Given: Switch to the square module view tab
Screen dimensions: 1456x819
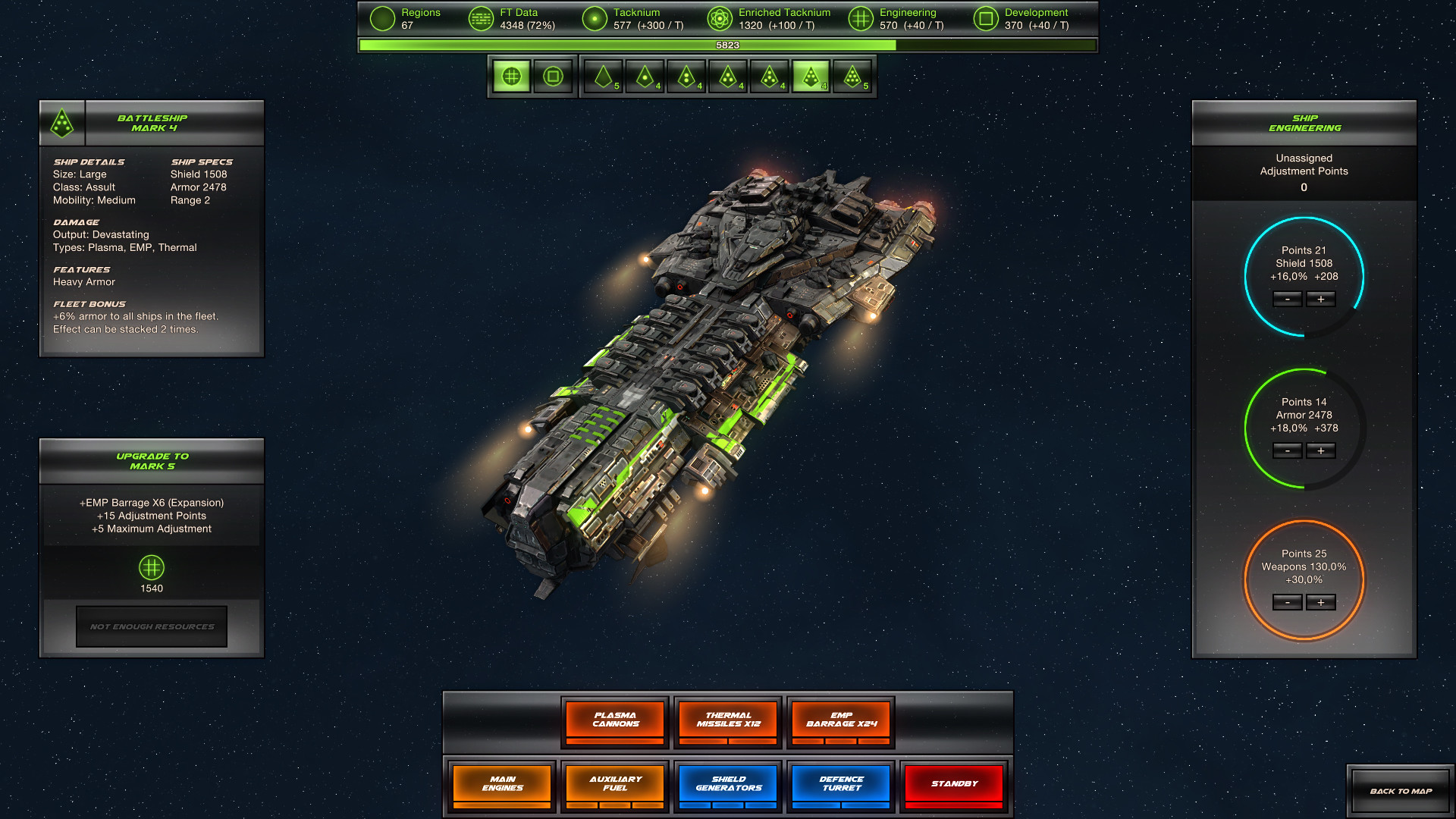Looking at the screenshot, I should click(x=553, y=76).
